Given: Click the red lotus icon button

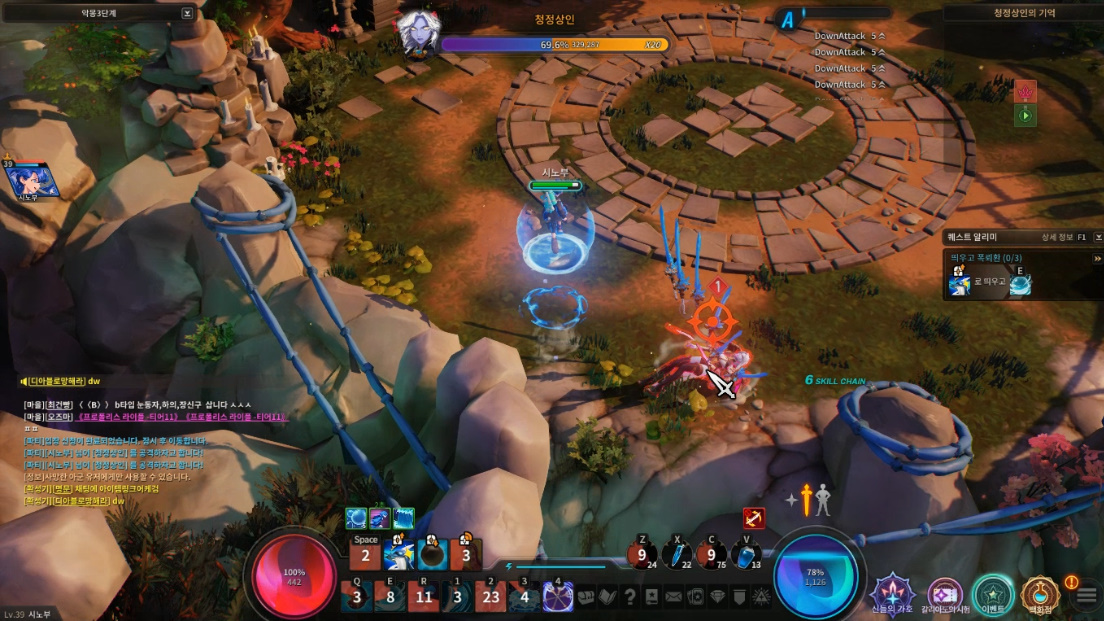Looking at the screenshot, I should [1025, 92].
